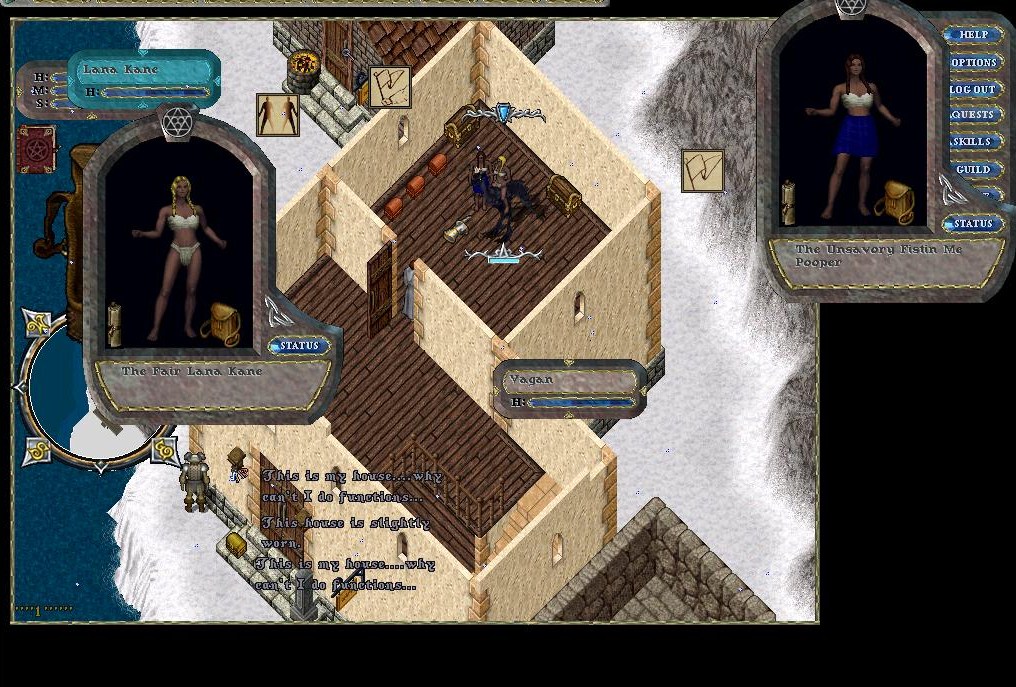Open the GUILD window
The height and width of the screenshot is (687, 1016).
(973, 169)
